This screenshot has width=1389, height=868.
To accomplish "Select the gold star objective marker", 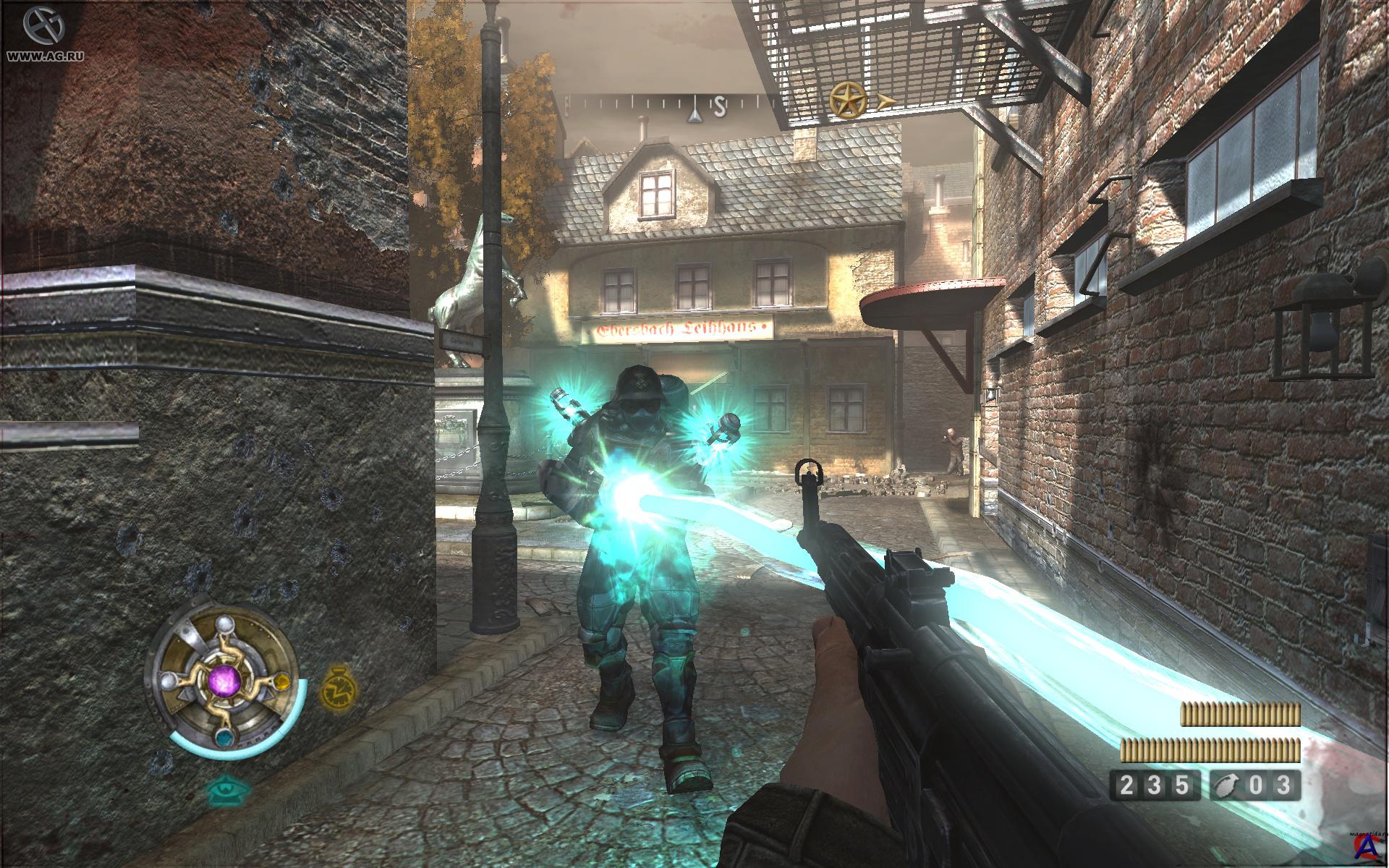I will [848, 100].
